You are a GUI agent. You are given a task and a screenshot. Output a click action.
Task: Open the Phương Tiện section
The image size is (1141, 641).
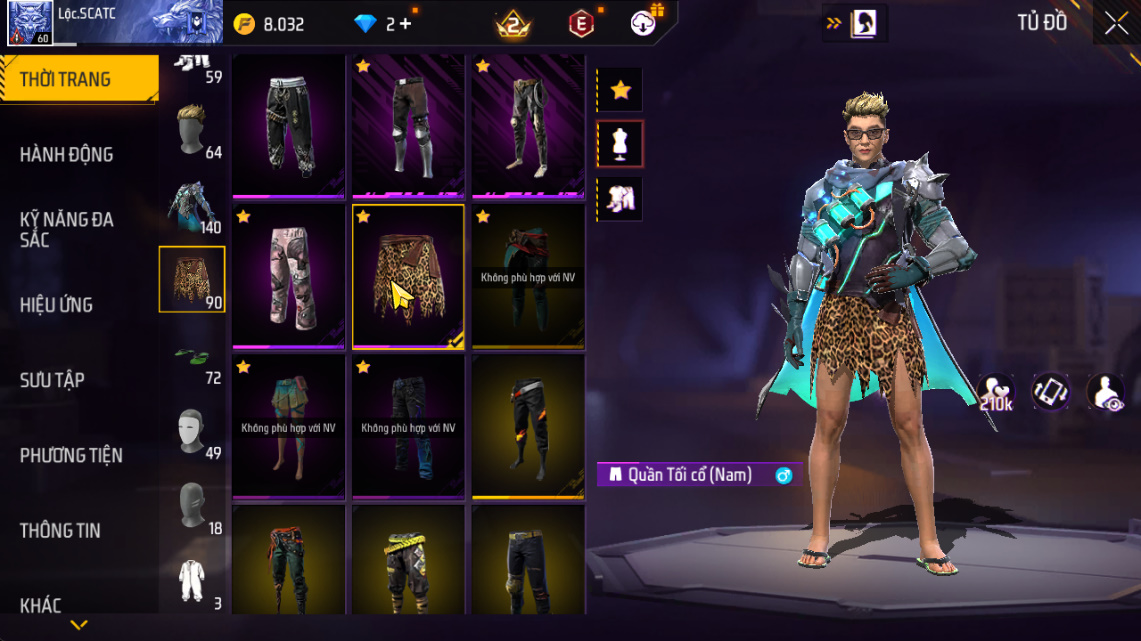click(71, 455)
